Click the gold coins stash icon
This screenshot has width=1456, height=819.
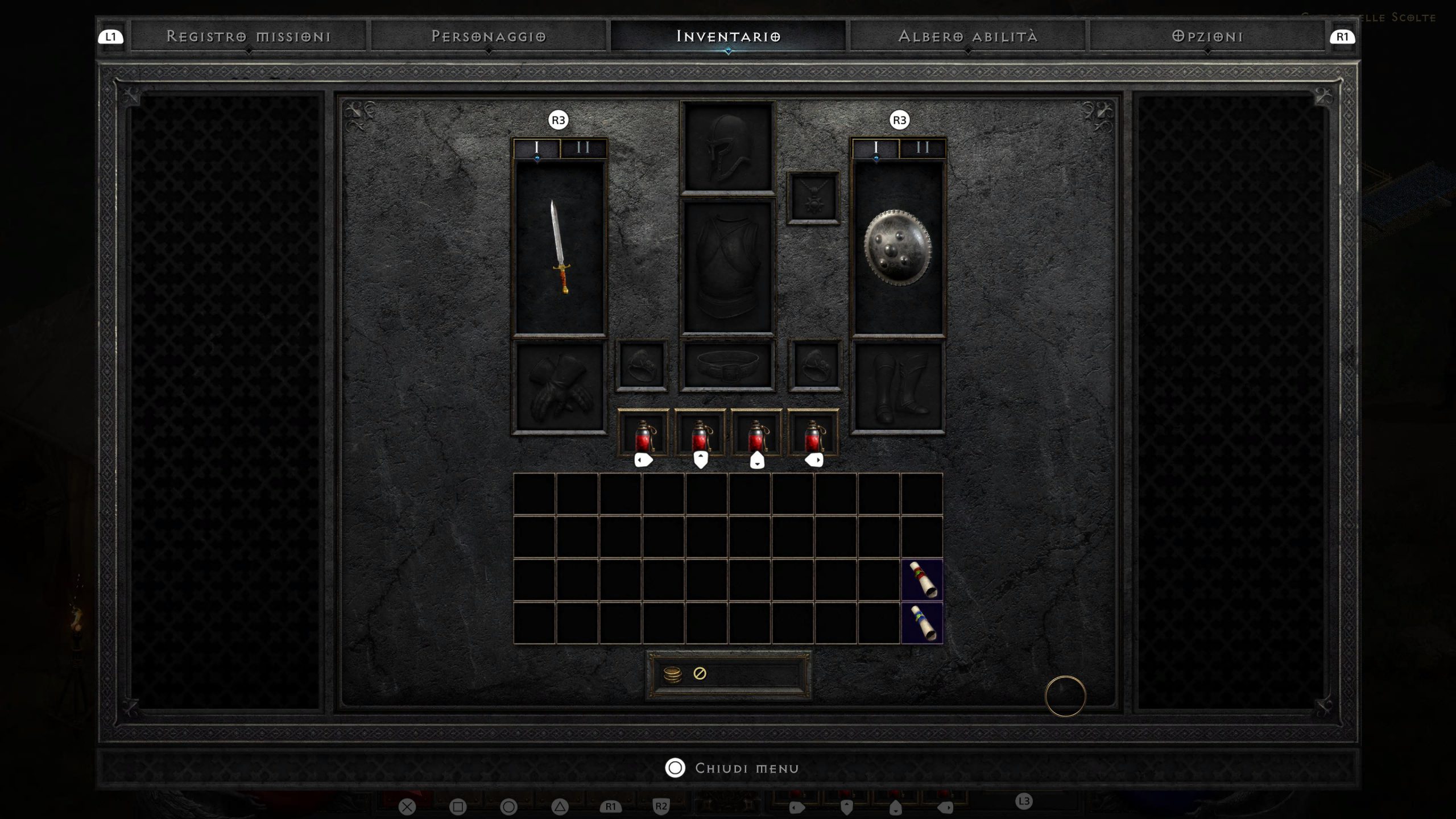(x=672, y=674)
